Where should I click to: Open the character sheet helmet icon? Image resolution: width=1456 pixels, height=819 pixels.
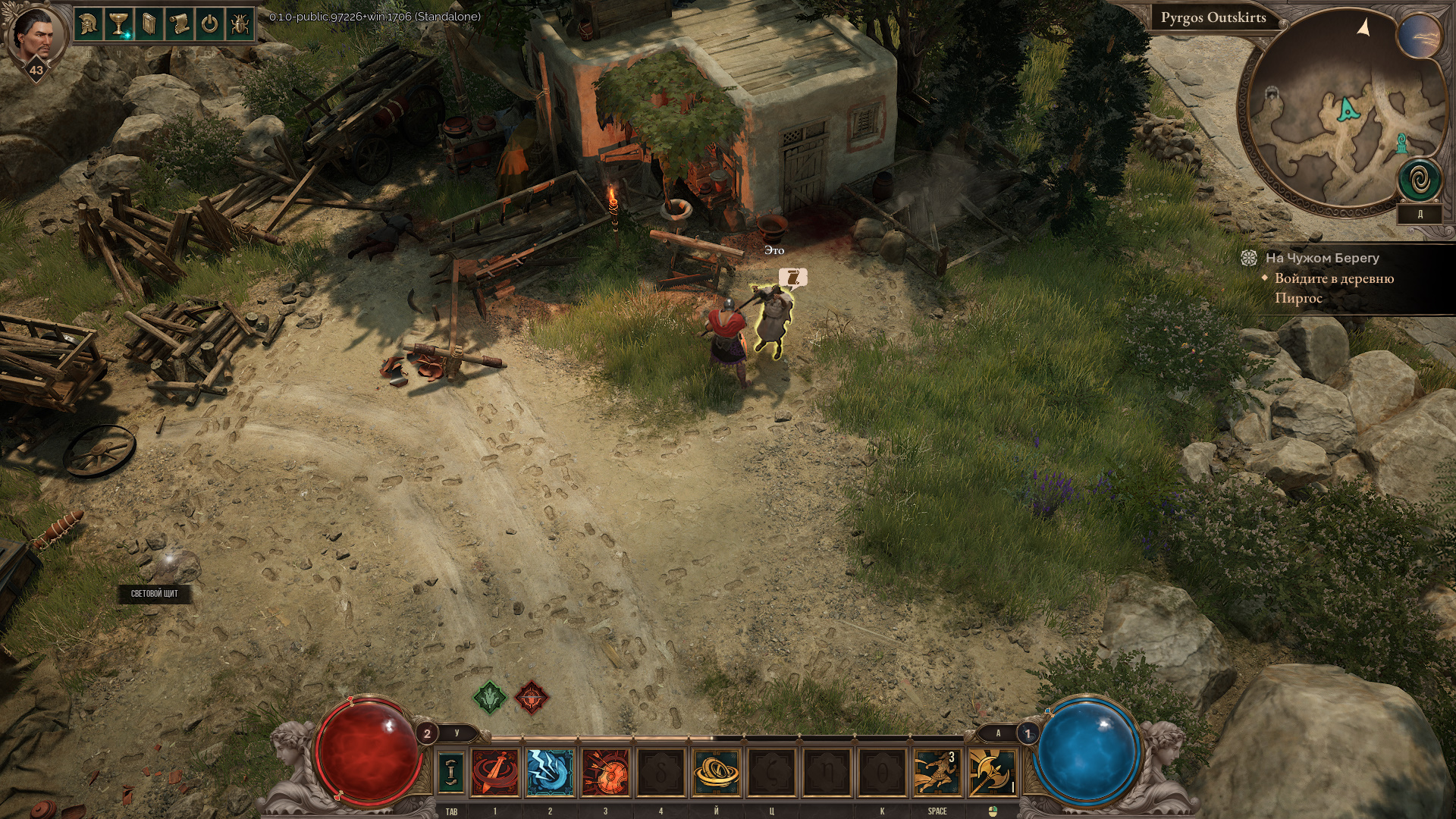pos(89,24)
